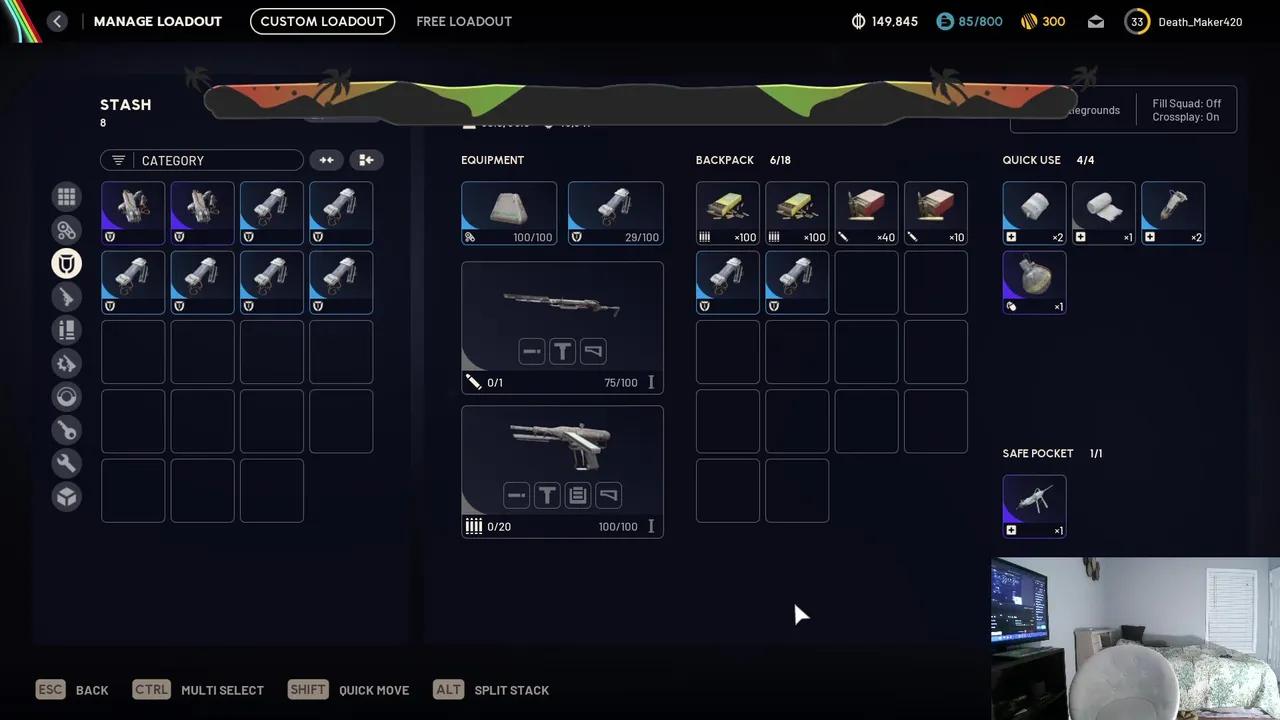Choose the red ammo box x10
This screenshot has height=720, width=1280.
tap(935, 213)
